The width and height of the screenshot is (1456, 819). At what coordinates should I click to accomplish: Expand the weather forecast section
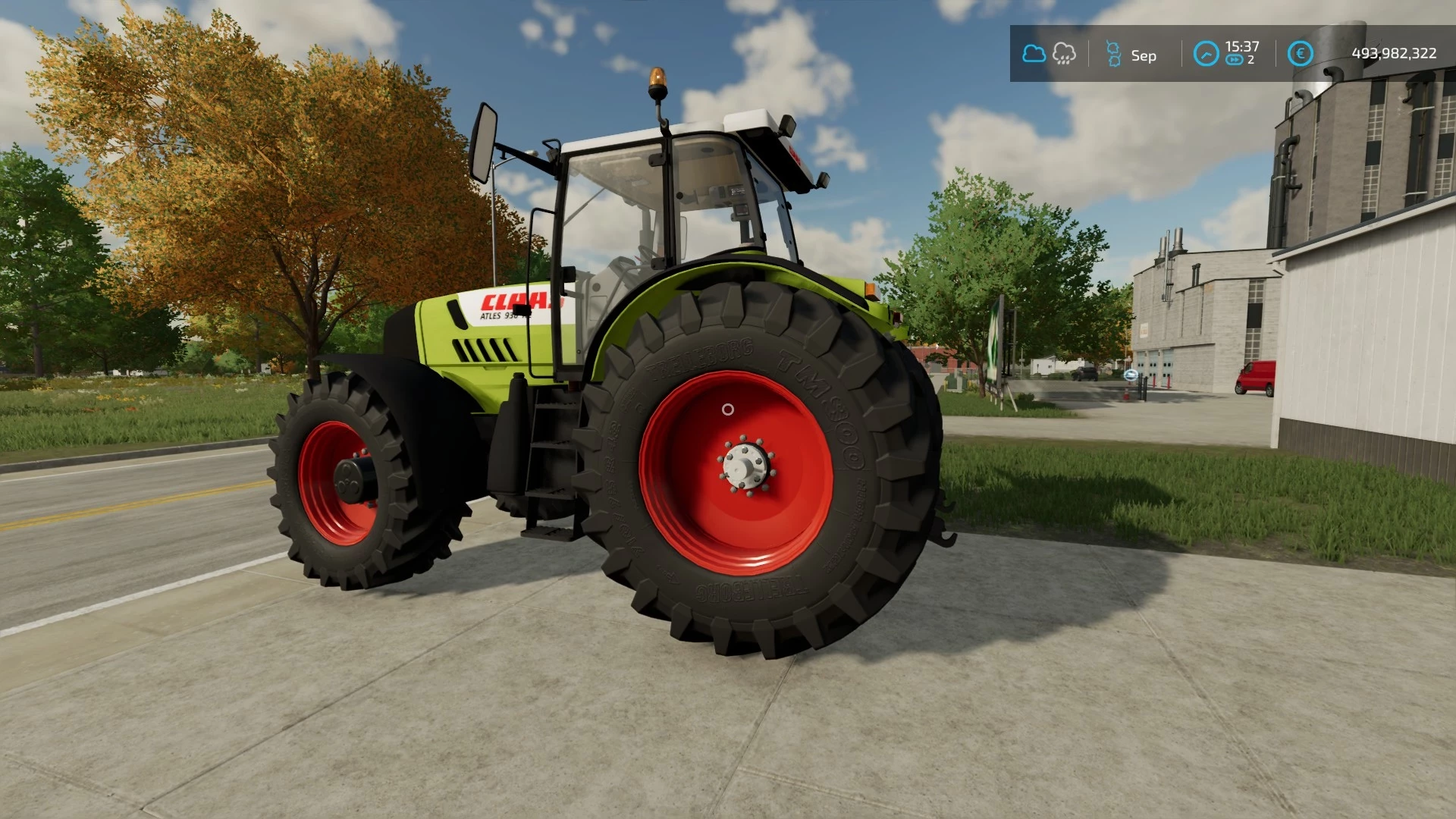(x=1050, y=54)
